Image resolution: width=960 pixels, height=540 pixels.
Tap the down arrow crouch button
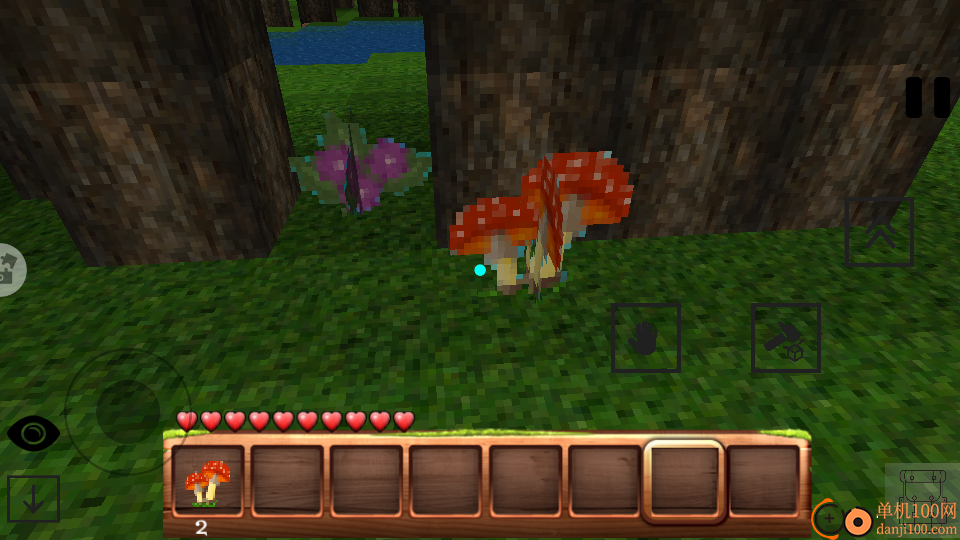tap(33, 498)
